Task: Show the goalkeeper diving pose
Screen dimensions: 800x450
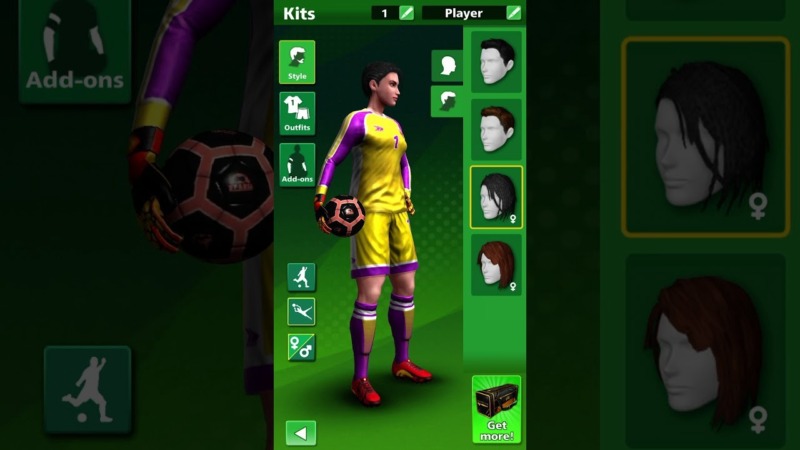Action: 301,312
